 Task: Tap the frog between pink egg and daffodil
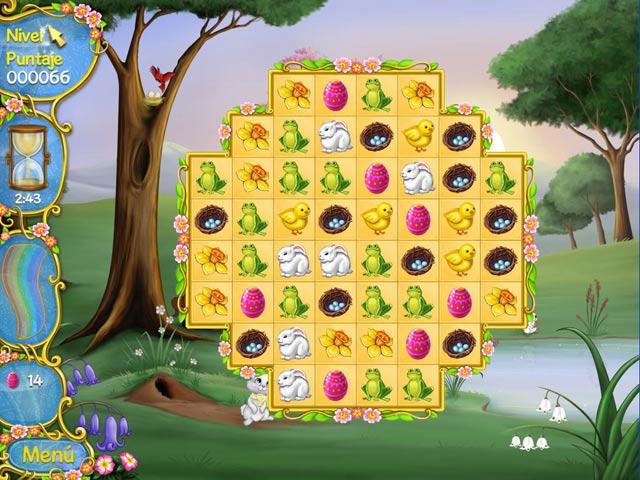[x=376, y=96]
